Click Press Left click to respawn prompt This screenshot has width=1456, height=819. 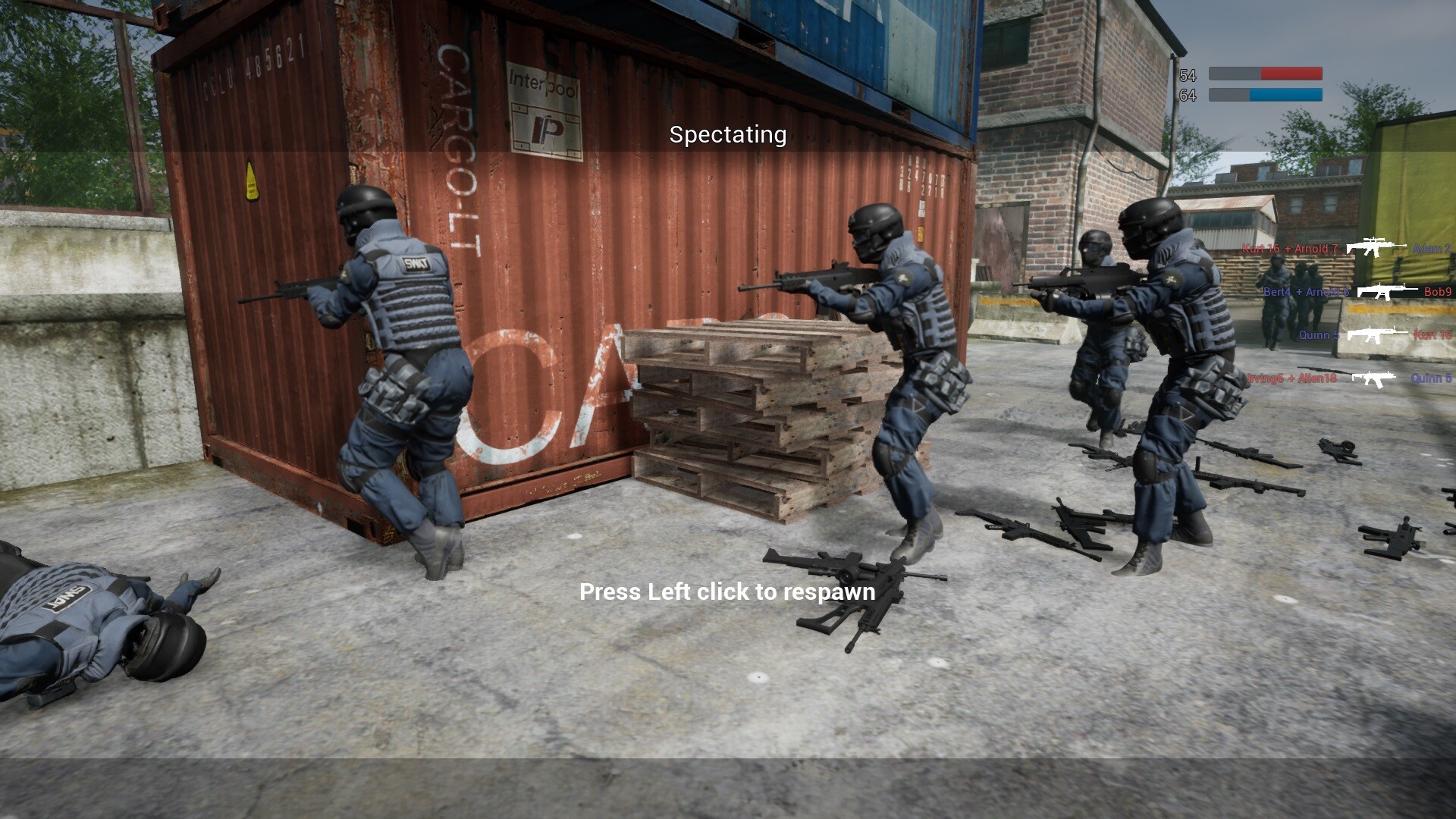click(726, 592)
